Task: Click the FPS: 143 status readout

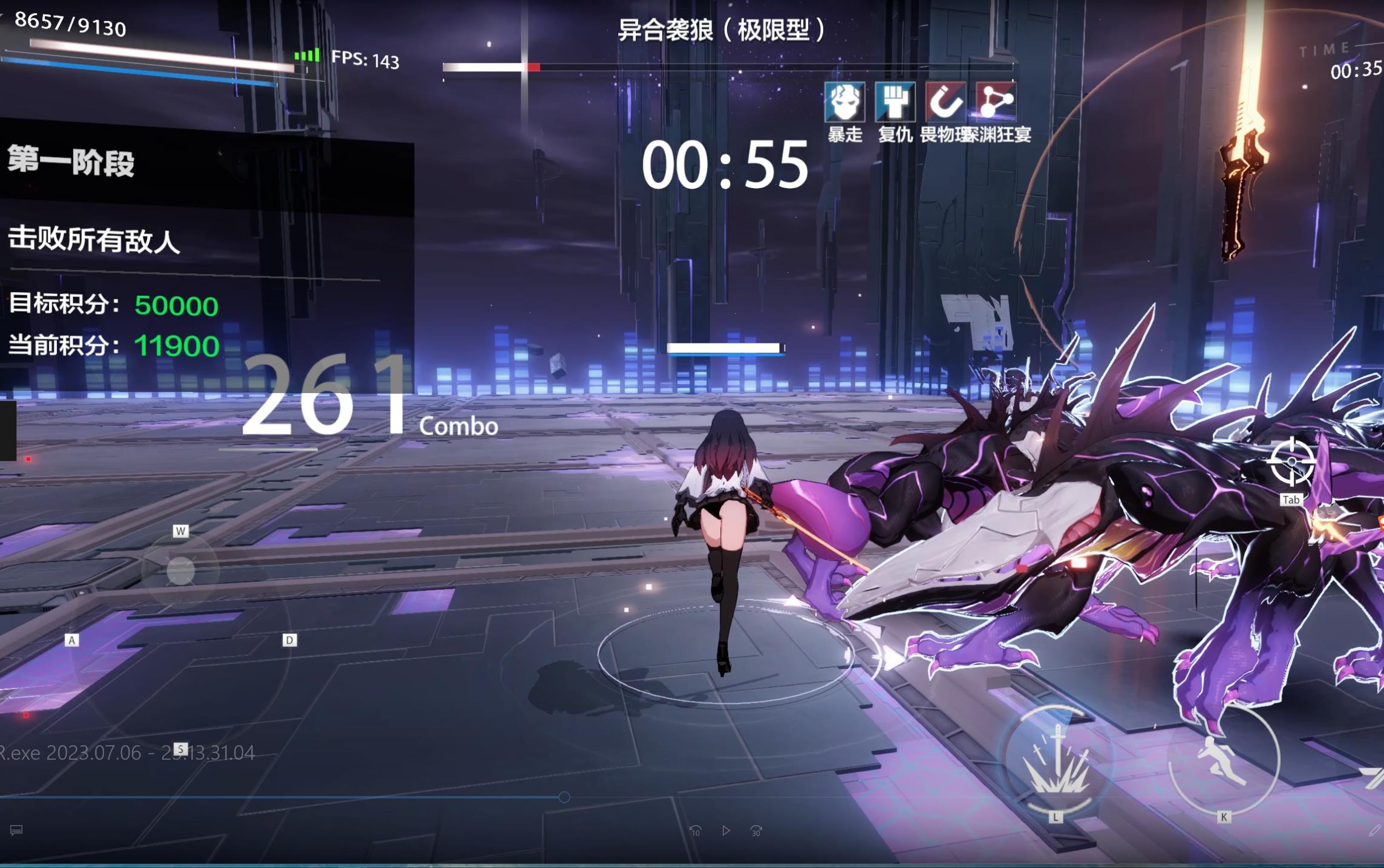Action: [364, 60]
